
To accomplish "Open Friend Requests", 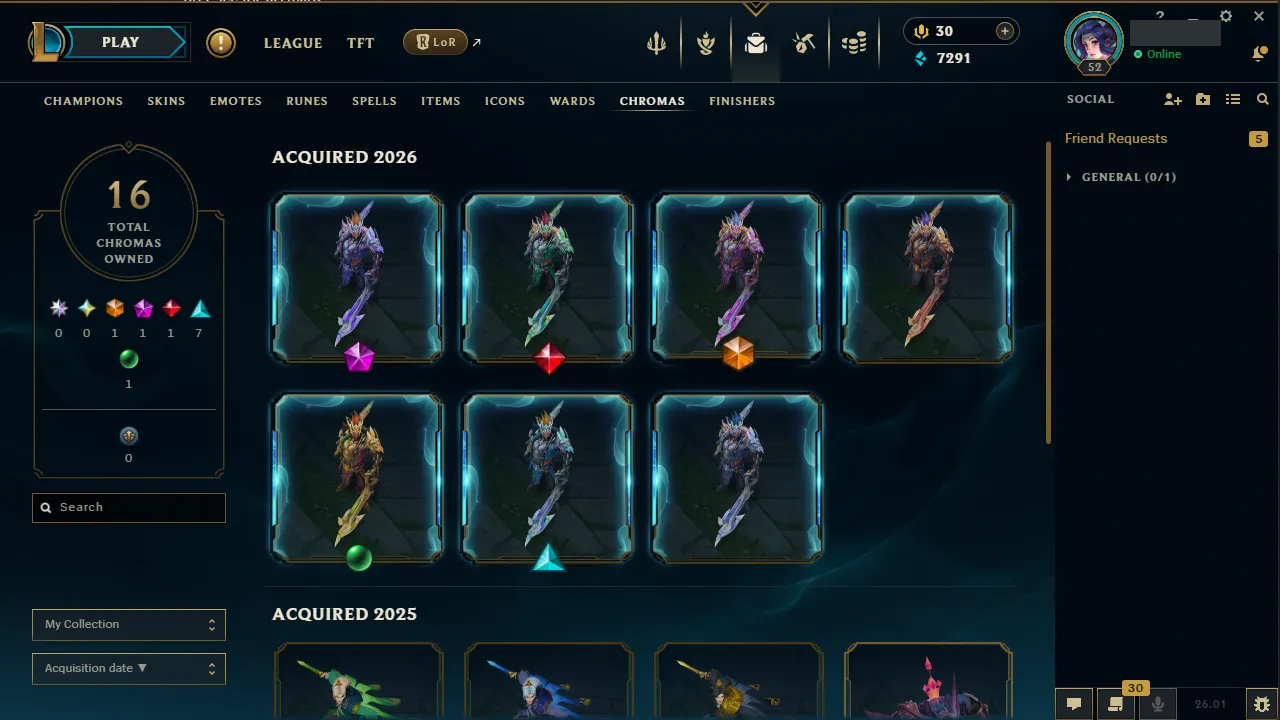I will click(x=1115, y=138).
